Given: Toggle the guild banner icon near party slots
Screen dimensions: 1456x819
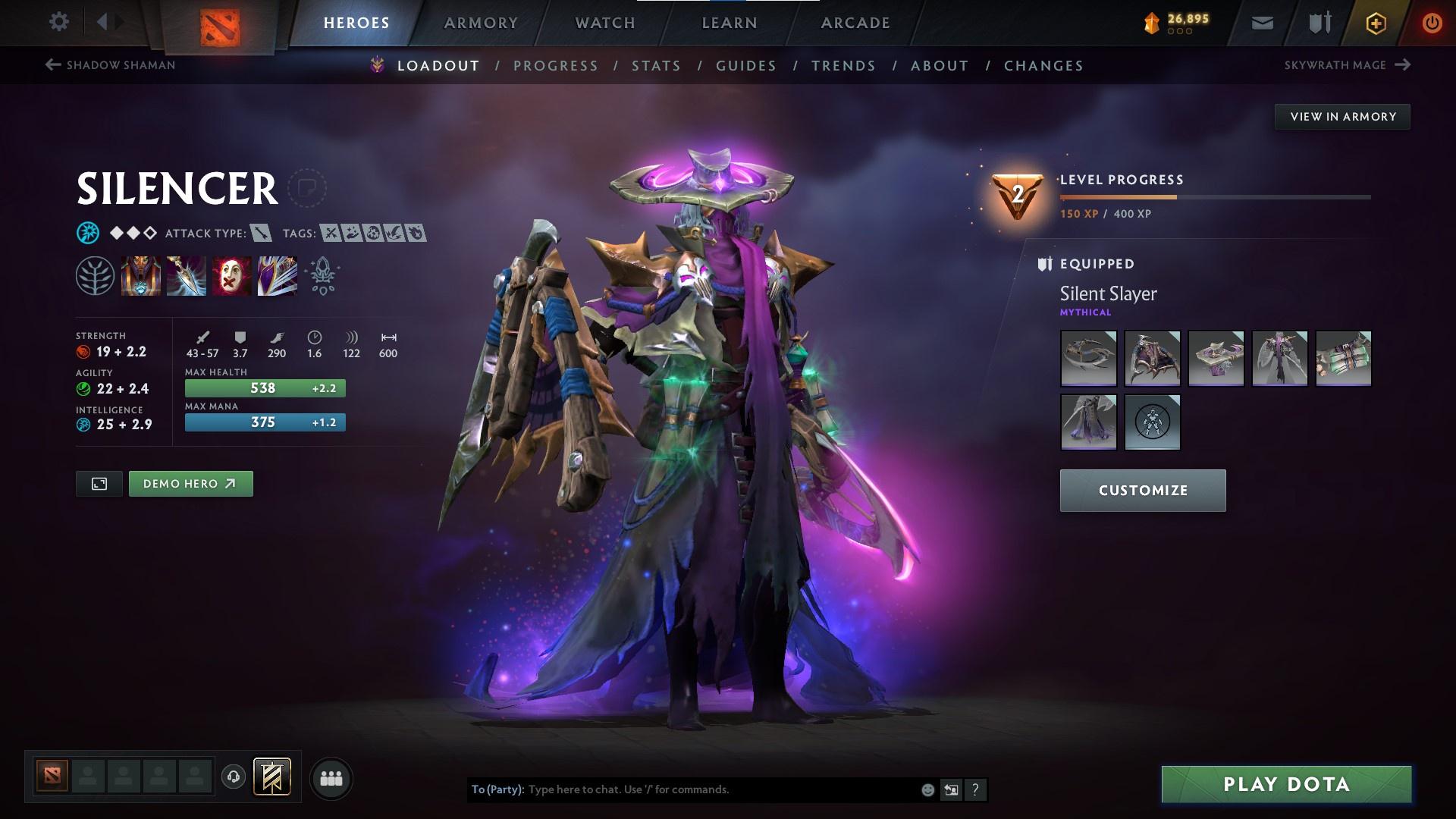Looking at the screenshot, I should (x=271, y=777).
